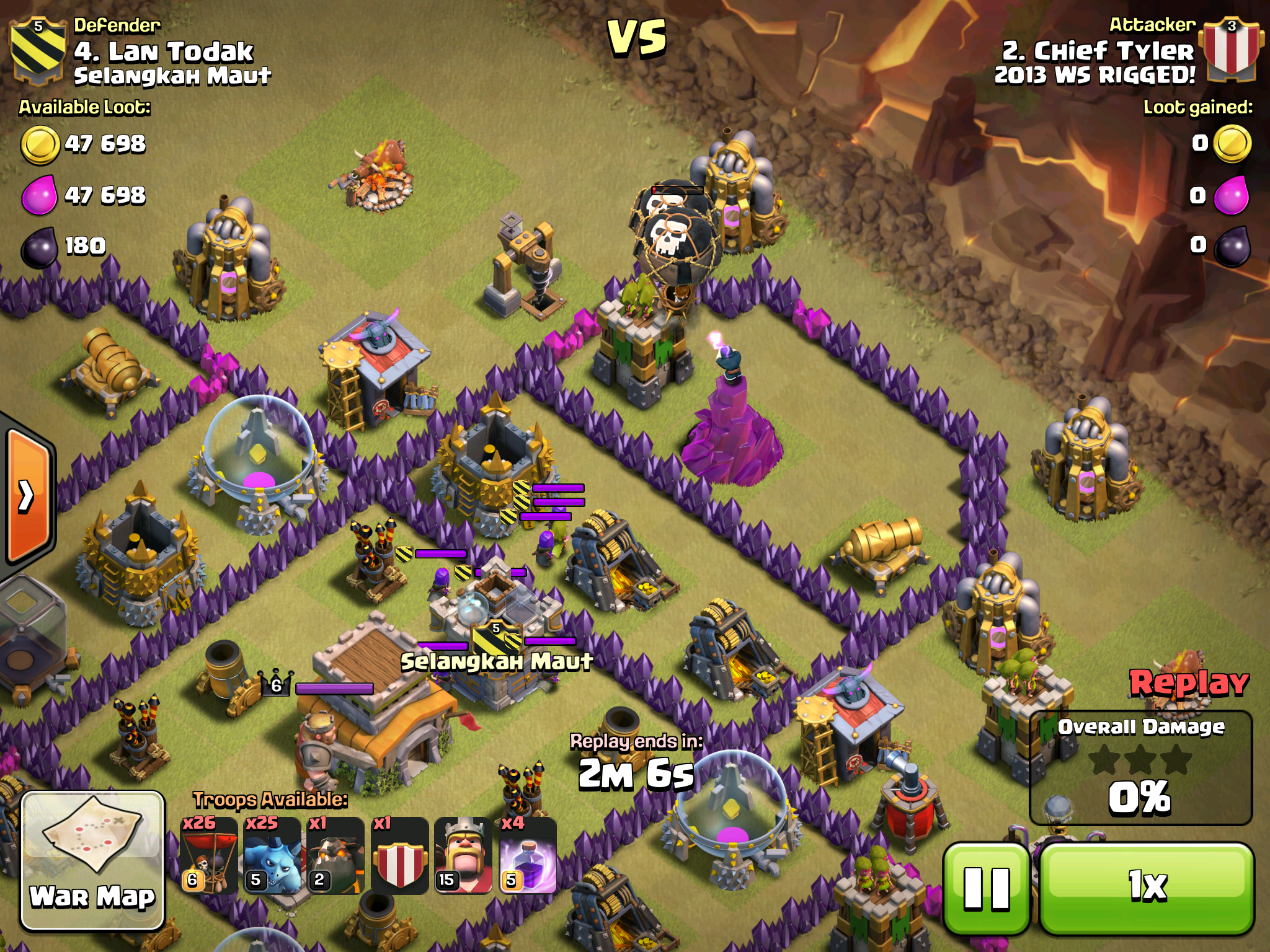Change the 1x replay speed

(x=1147, y=888)
